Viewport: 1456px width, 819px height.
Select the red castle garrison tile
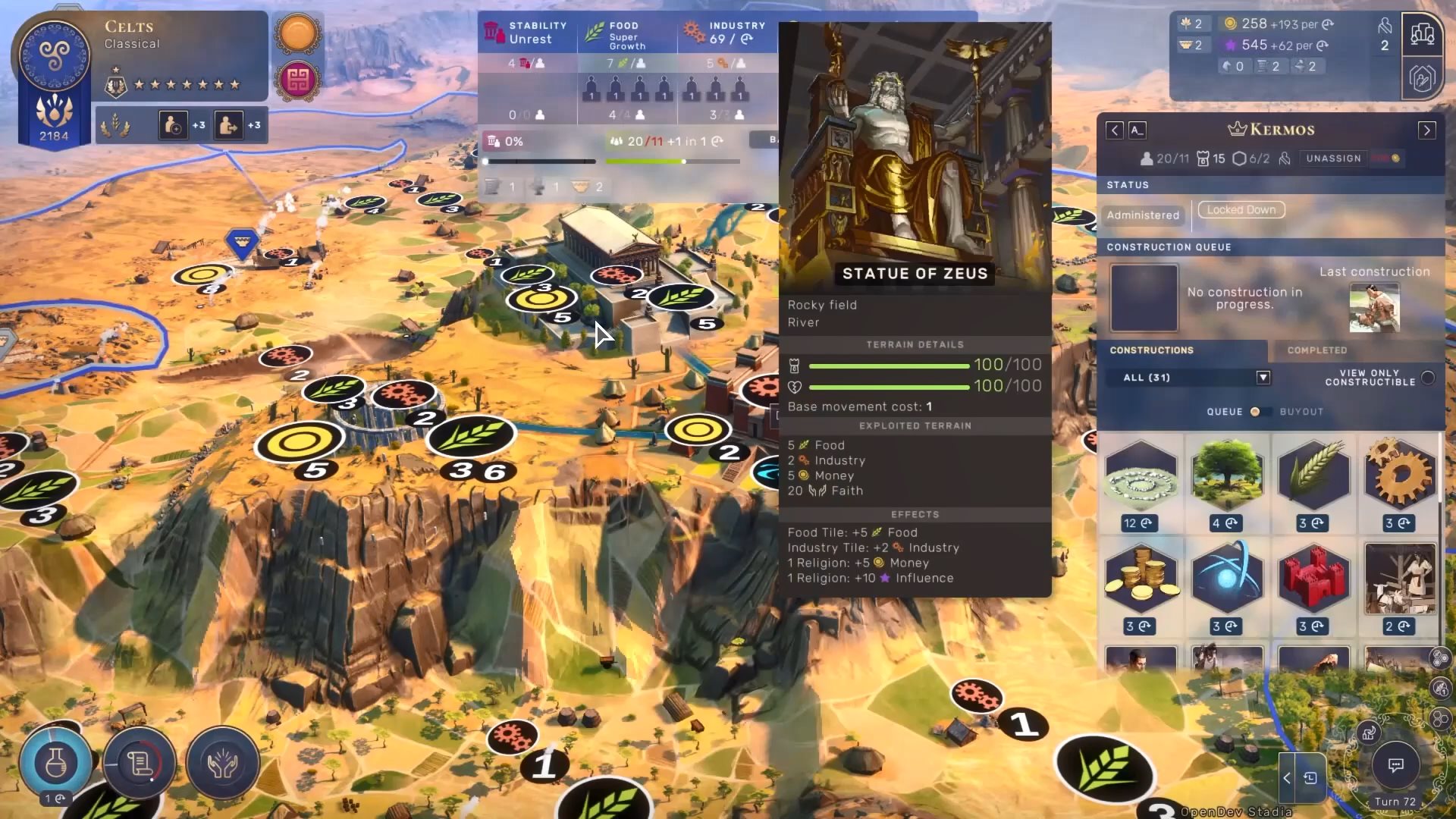1313,580
